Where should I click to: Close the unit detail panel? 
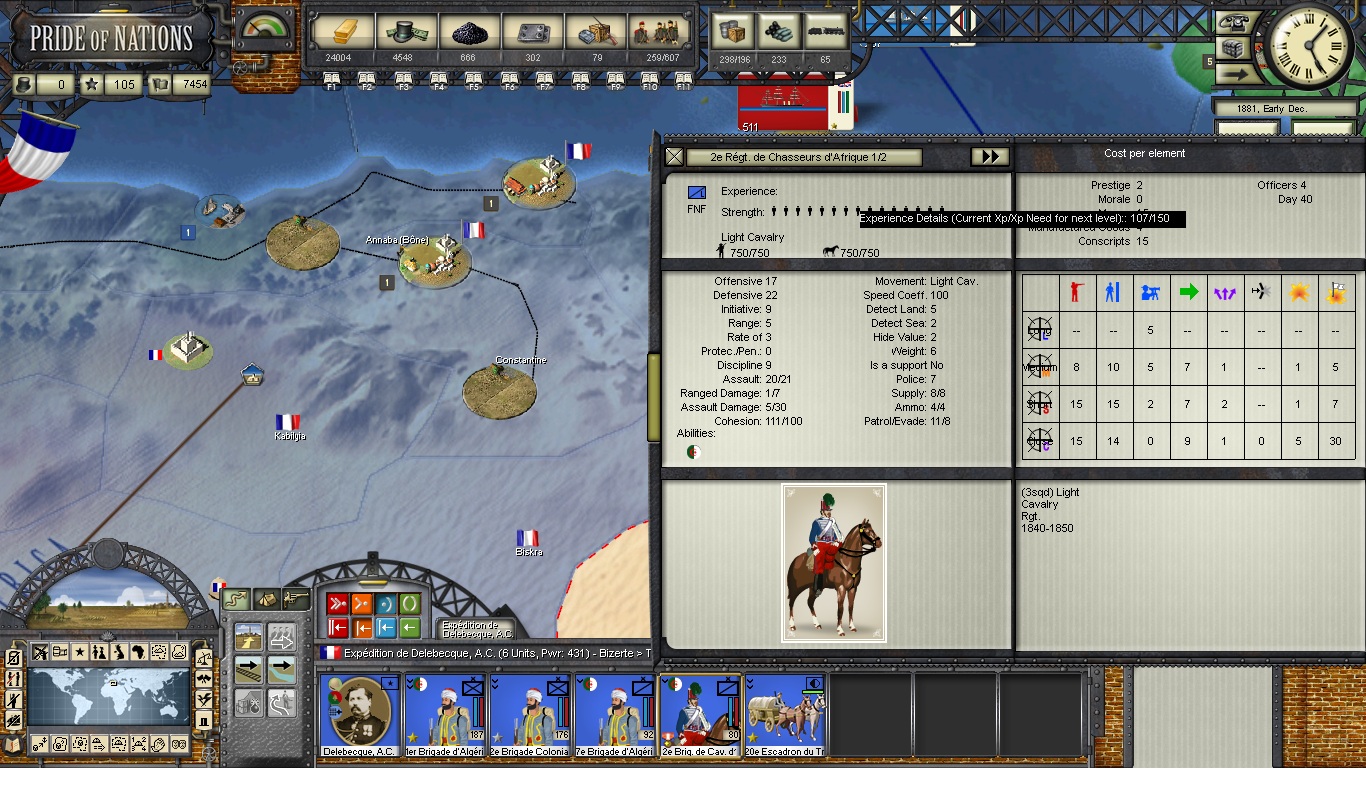click(675, 157)
